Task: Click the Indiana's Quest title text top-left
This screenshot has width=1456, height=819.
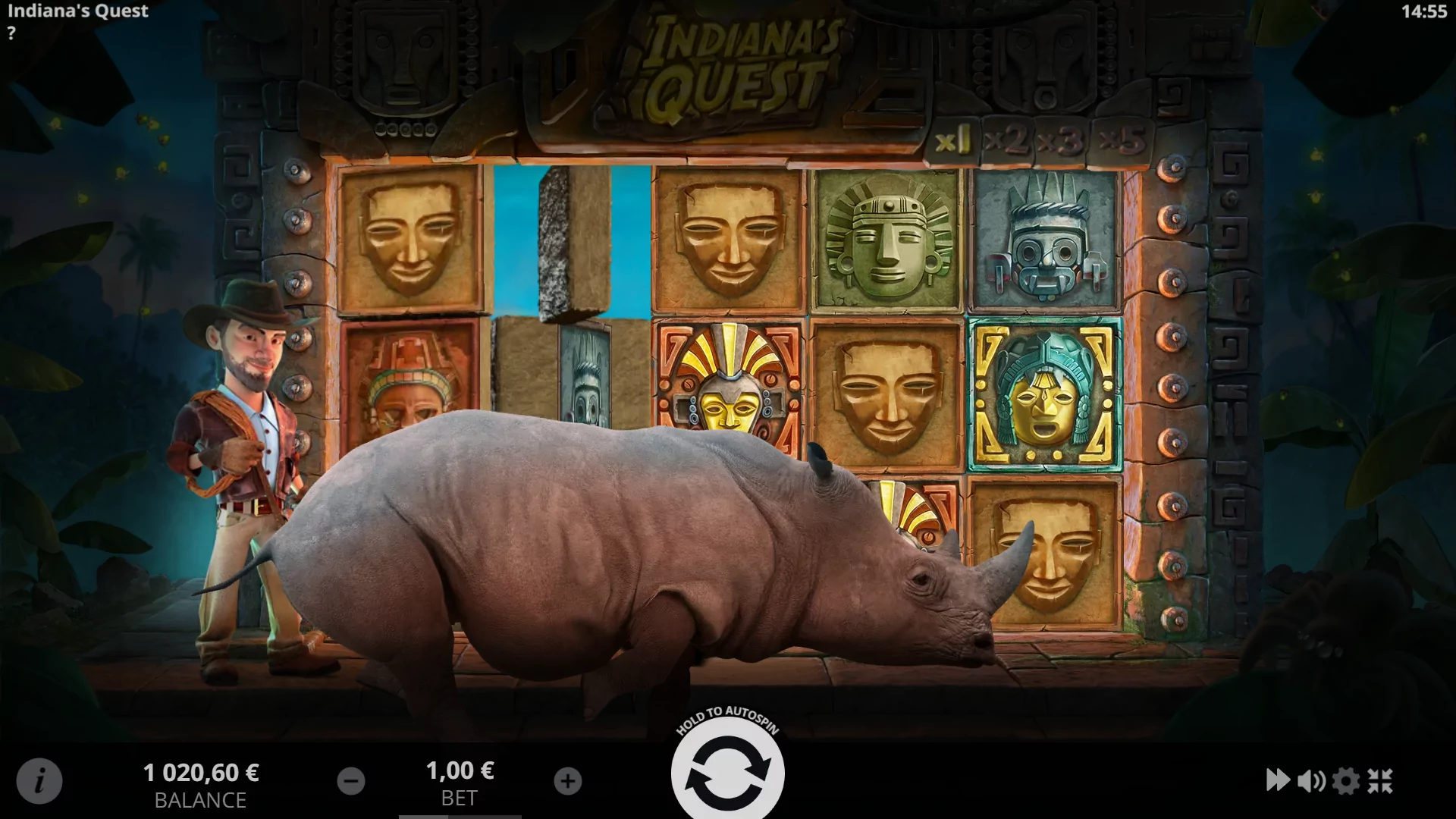Action: click(x=78, y=11)
